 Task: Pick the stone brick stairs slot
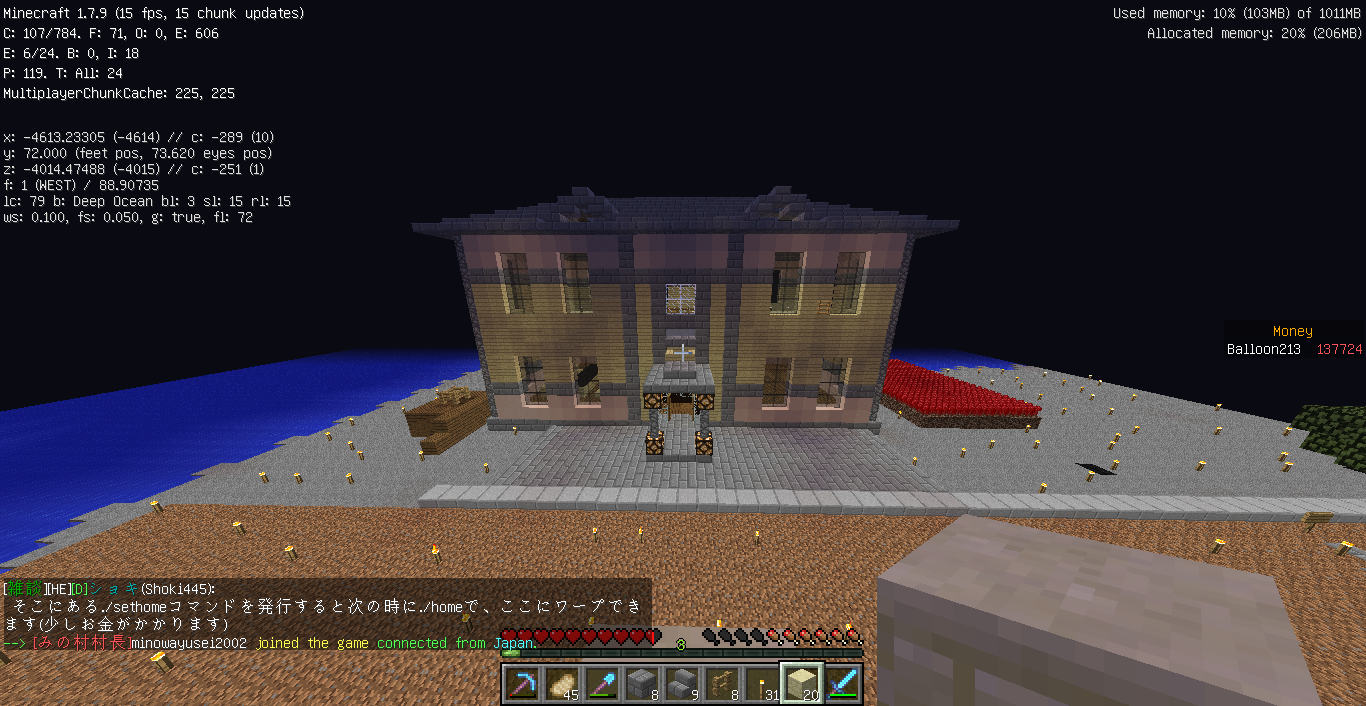(682, 685)
